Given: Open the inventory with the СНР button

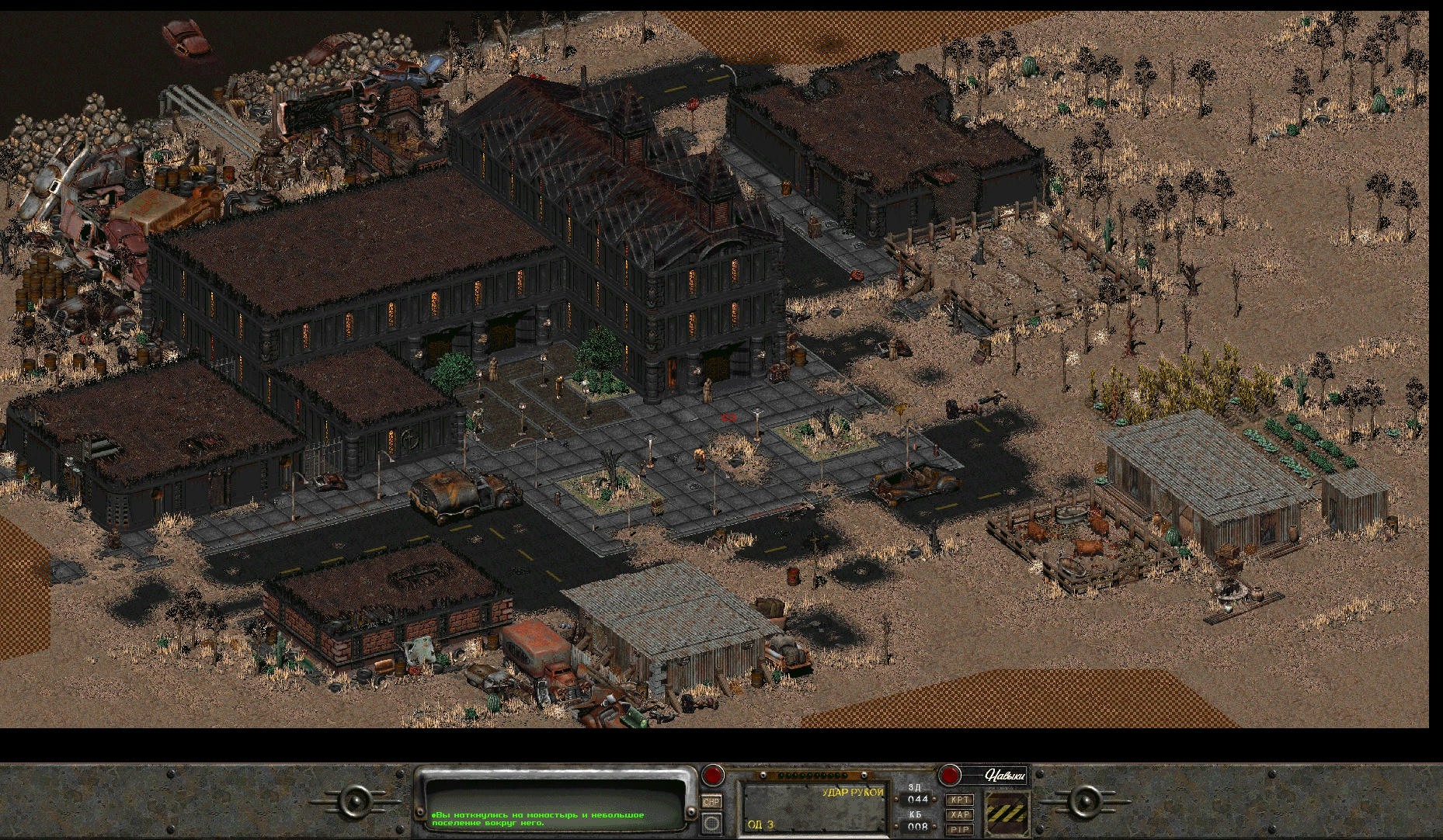Looking at the screenshot, I should 711,801.
